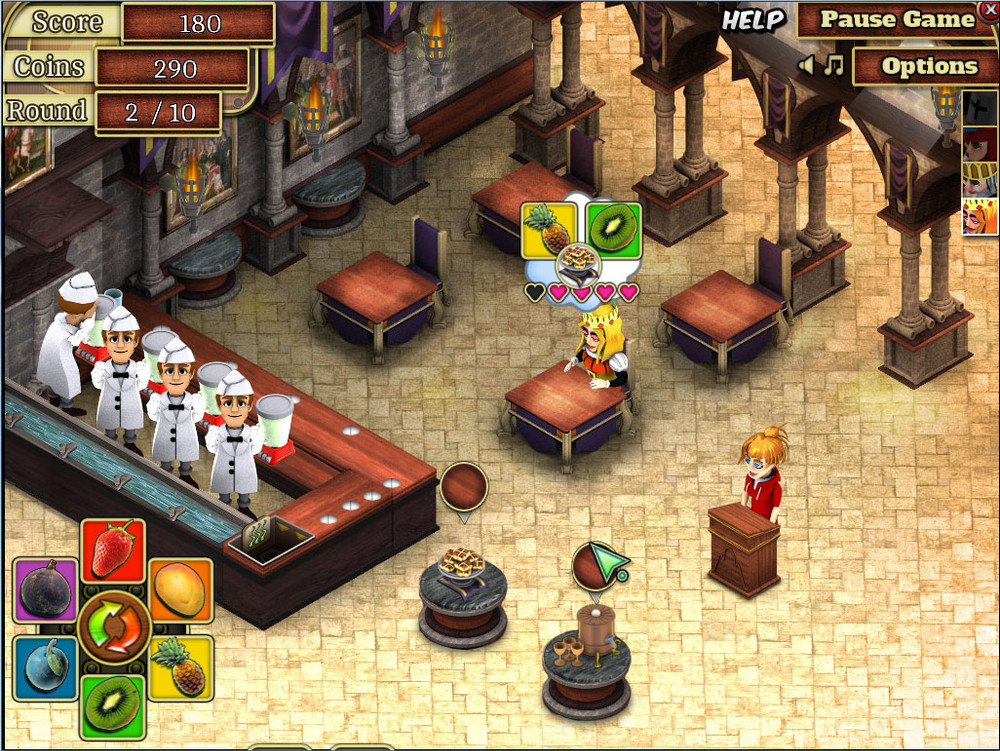Close the game with the red X
The image size is (1000, 751).
990,9
